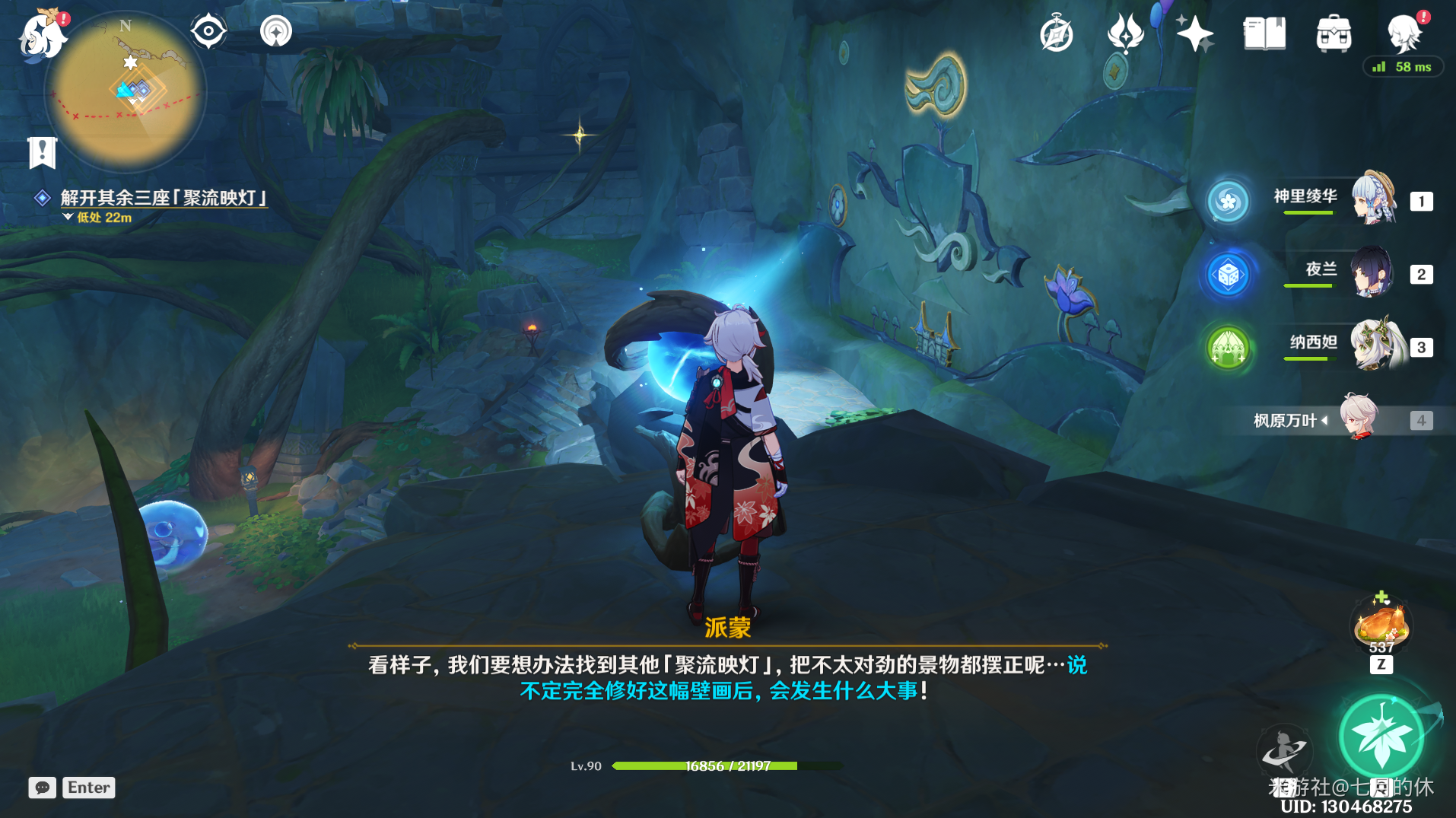The image size is (1456, 818).
Task: Trigger 纳西妲's green elemental burst icon
Action: point(1228,348)
